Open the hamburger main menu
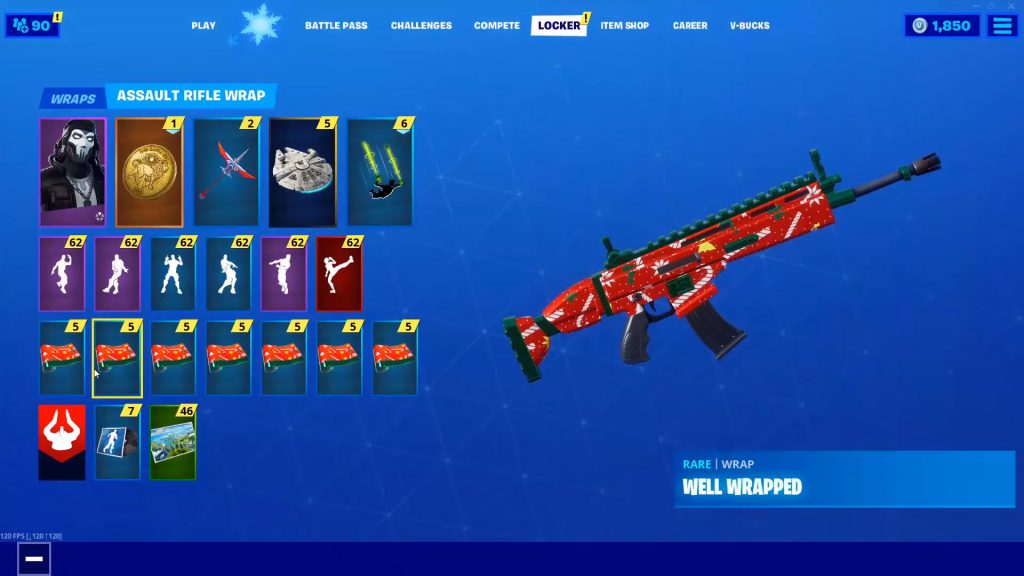Viewport: 1024px width, 576px height. (x=1002, y=25)
